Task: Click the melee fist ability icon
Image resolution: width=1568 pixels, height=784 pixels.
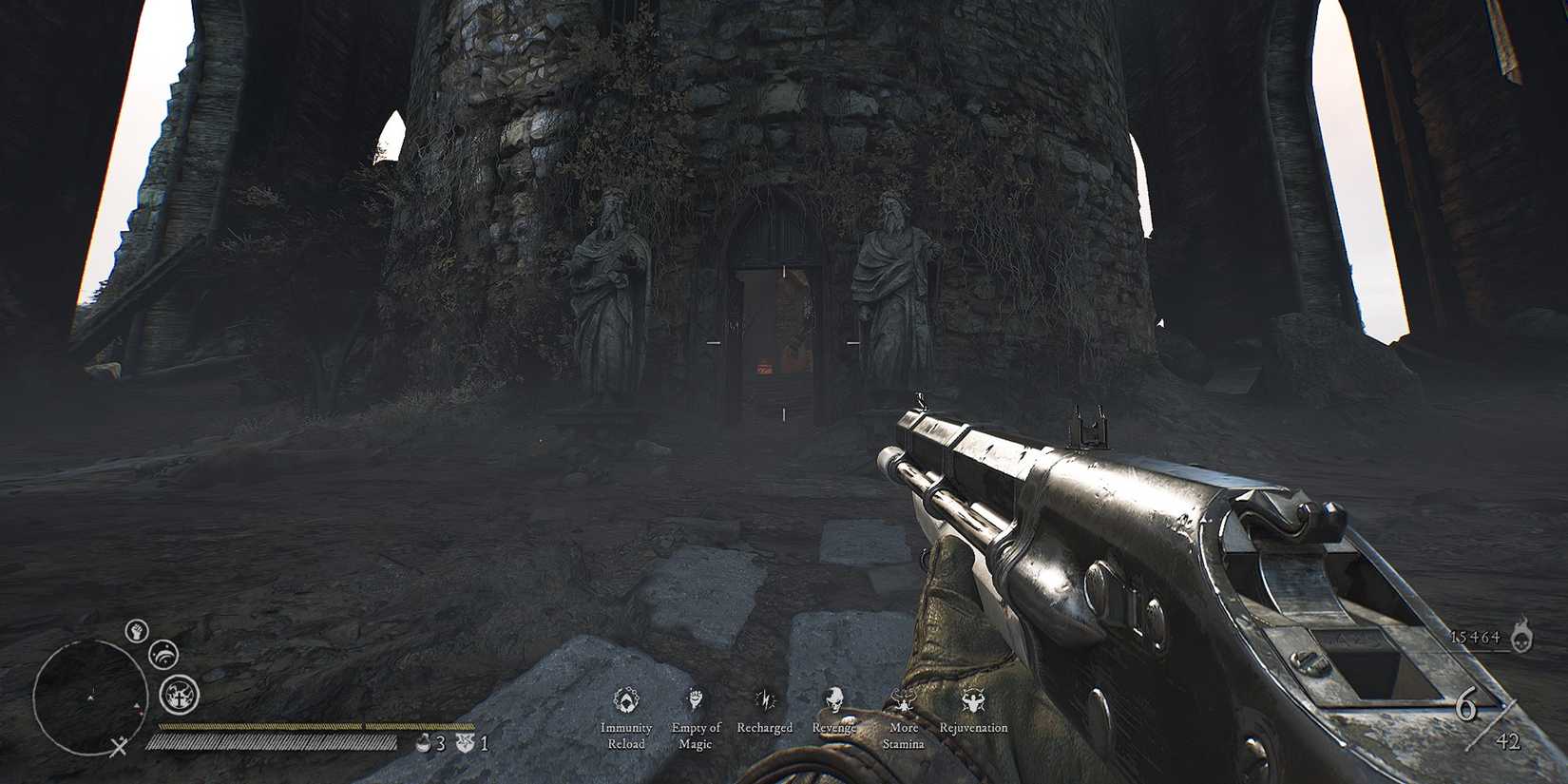Action: coord(135,631)
